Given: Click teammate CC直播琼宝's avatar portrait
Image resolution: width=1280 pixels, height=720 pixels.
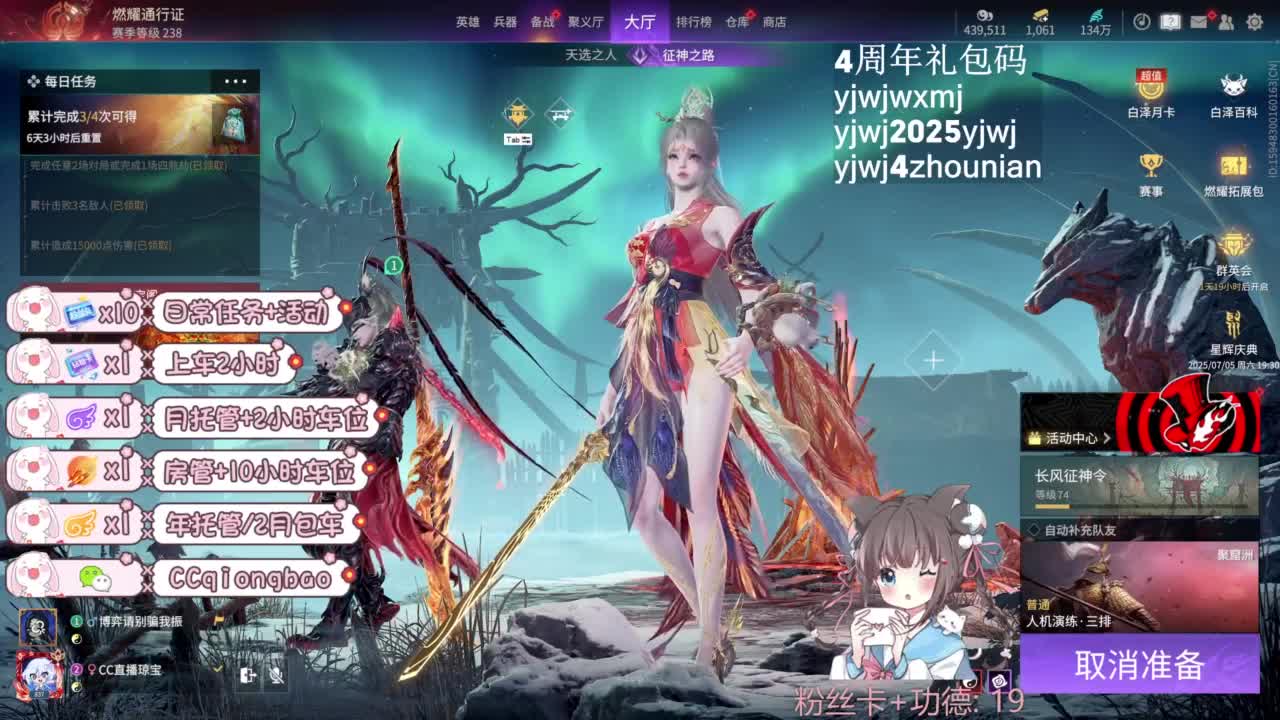Looking at the screenshot, I should [41, 672].
